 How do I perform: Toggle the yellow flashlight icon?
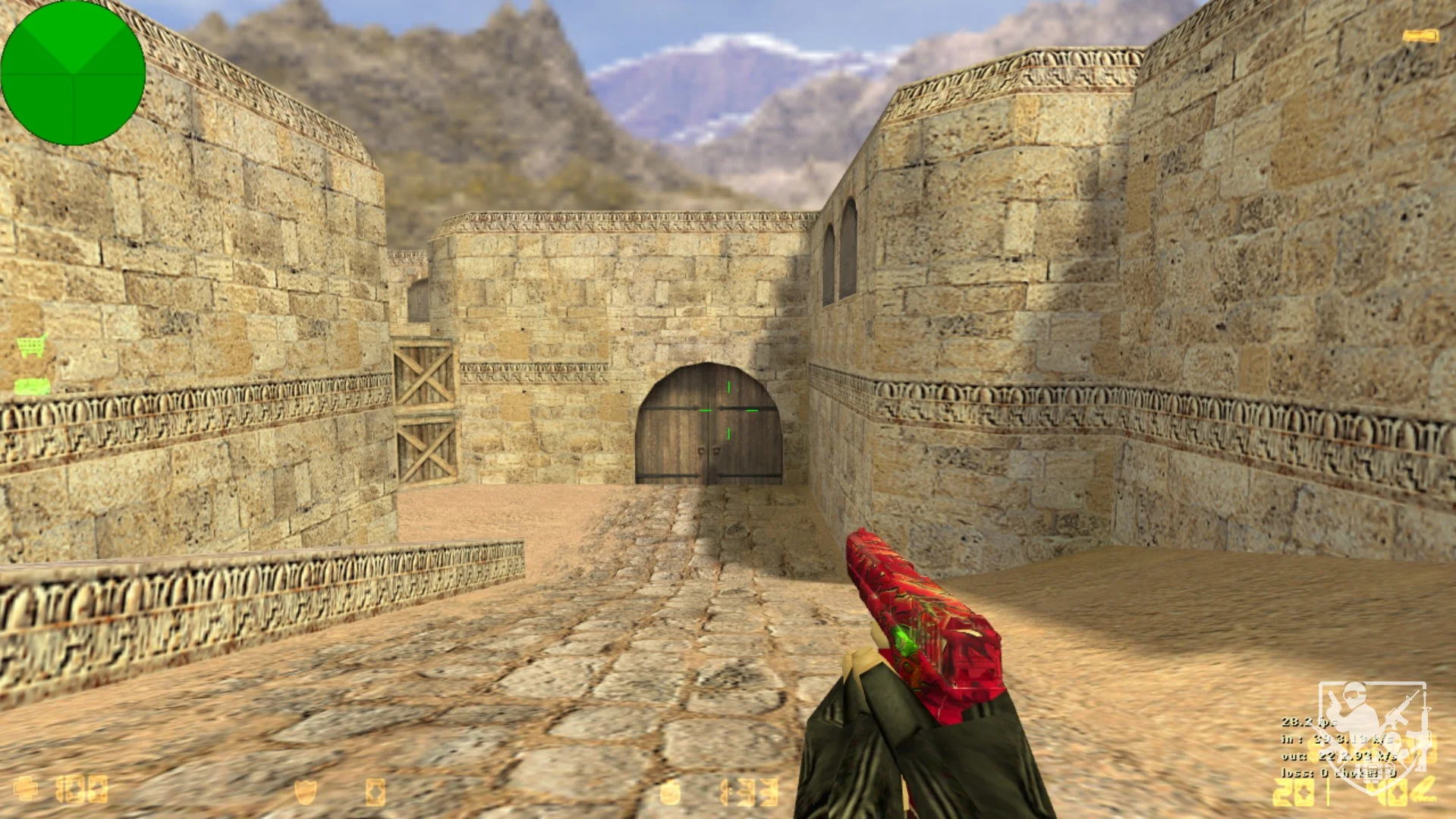[1420, 36]
